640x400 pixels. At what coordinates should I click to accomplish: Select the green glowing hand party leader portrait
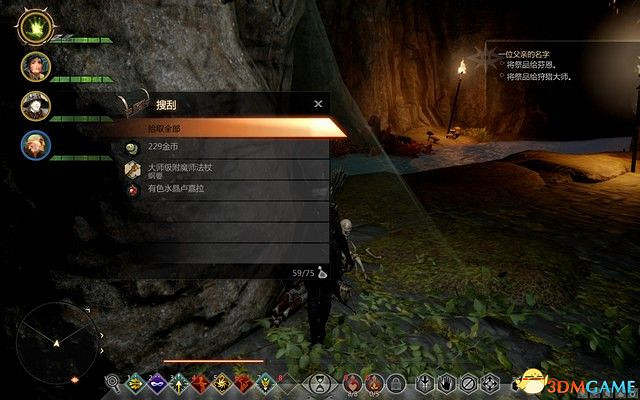pyautogui.click(x=36, y=27)
